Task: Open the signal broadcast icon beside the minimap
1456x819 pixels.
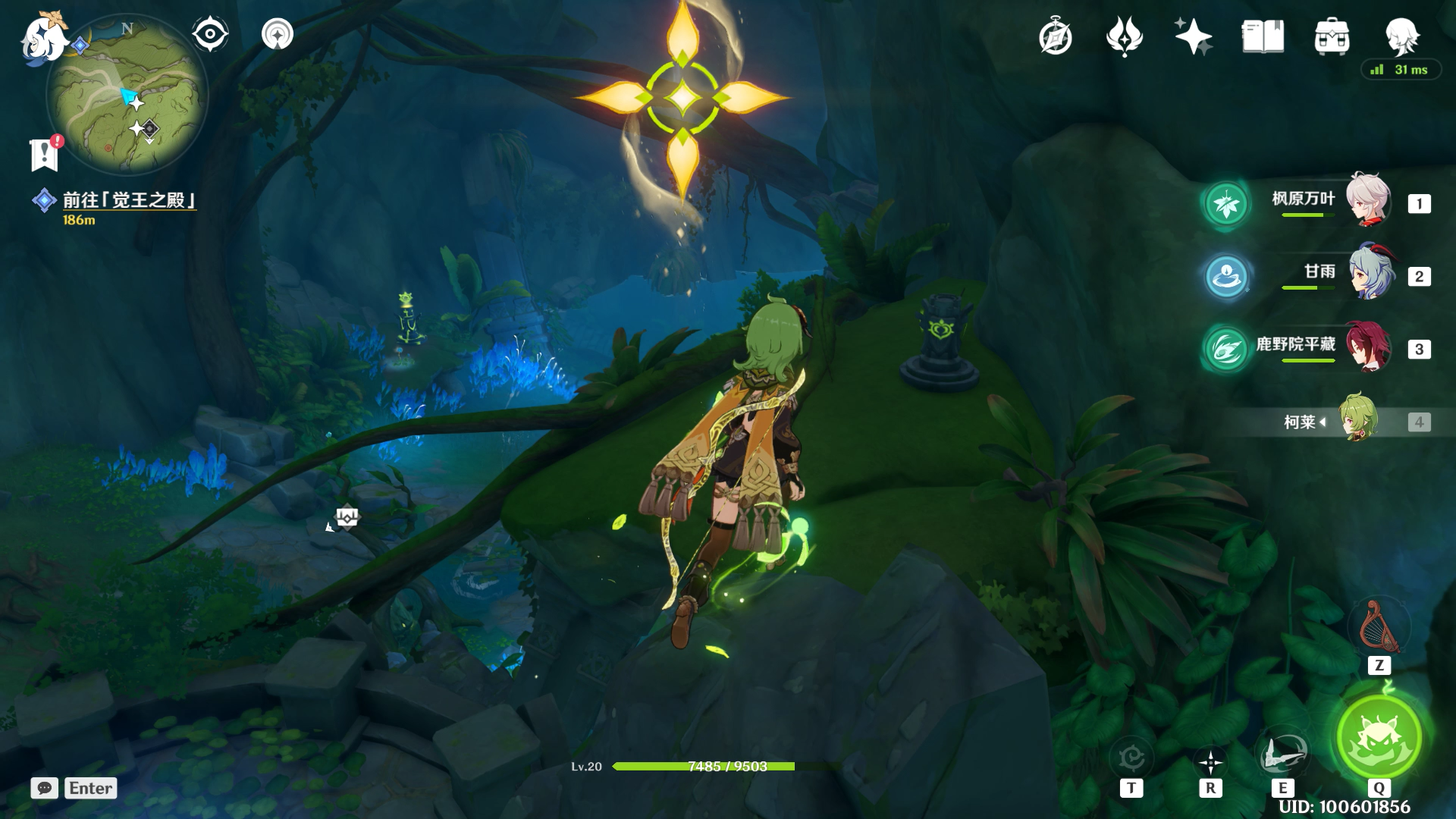Action: [278, 35]
